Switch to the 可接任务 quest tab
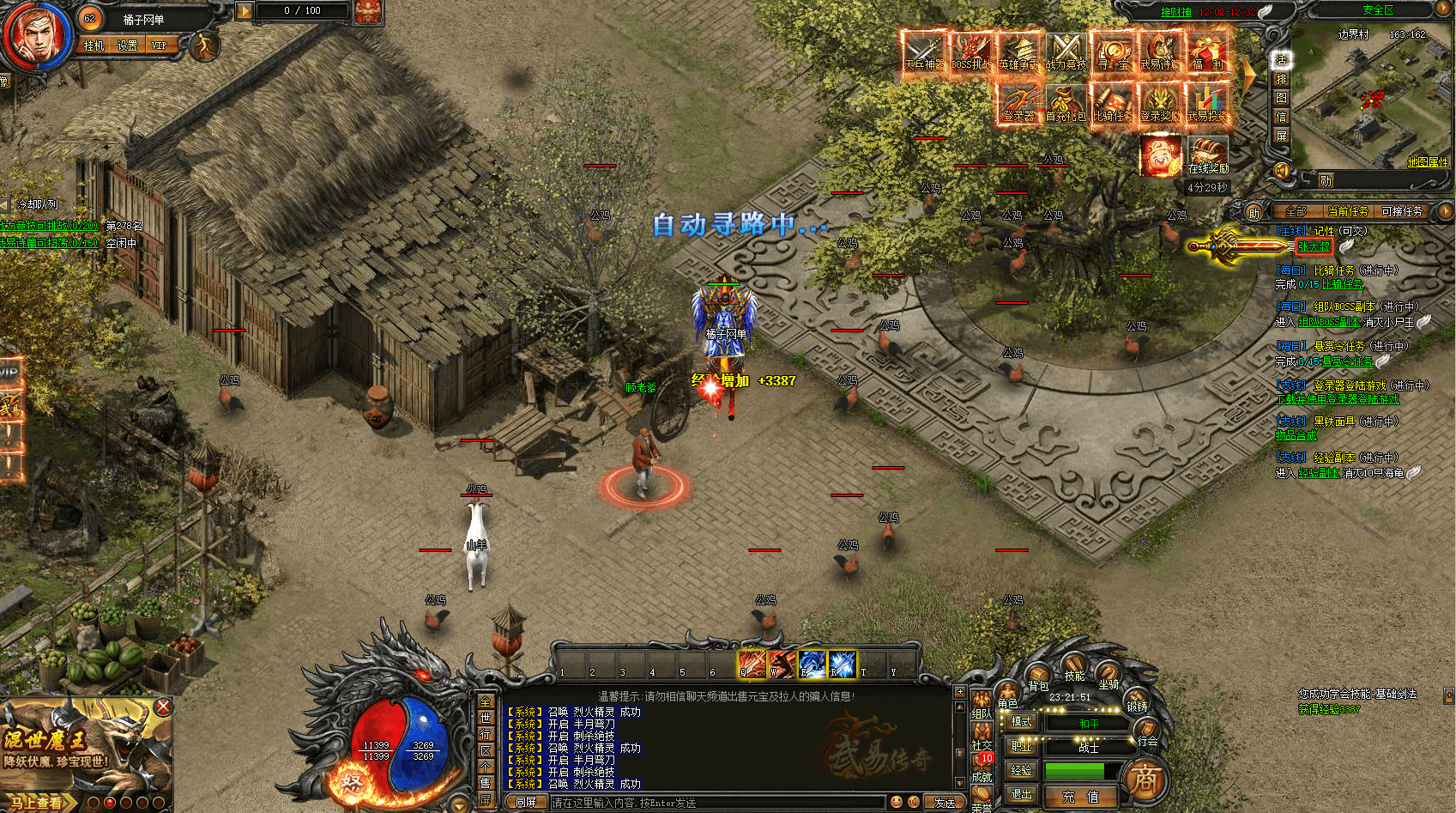This screenshot has height=813, width=1456. 1402,211
